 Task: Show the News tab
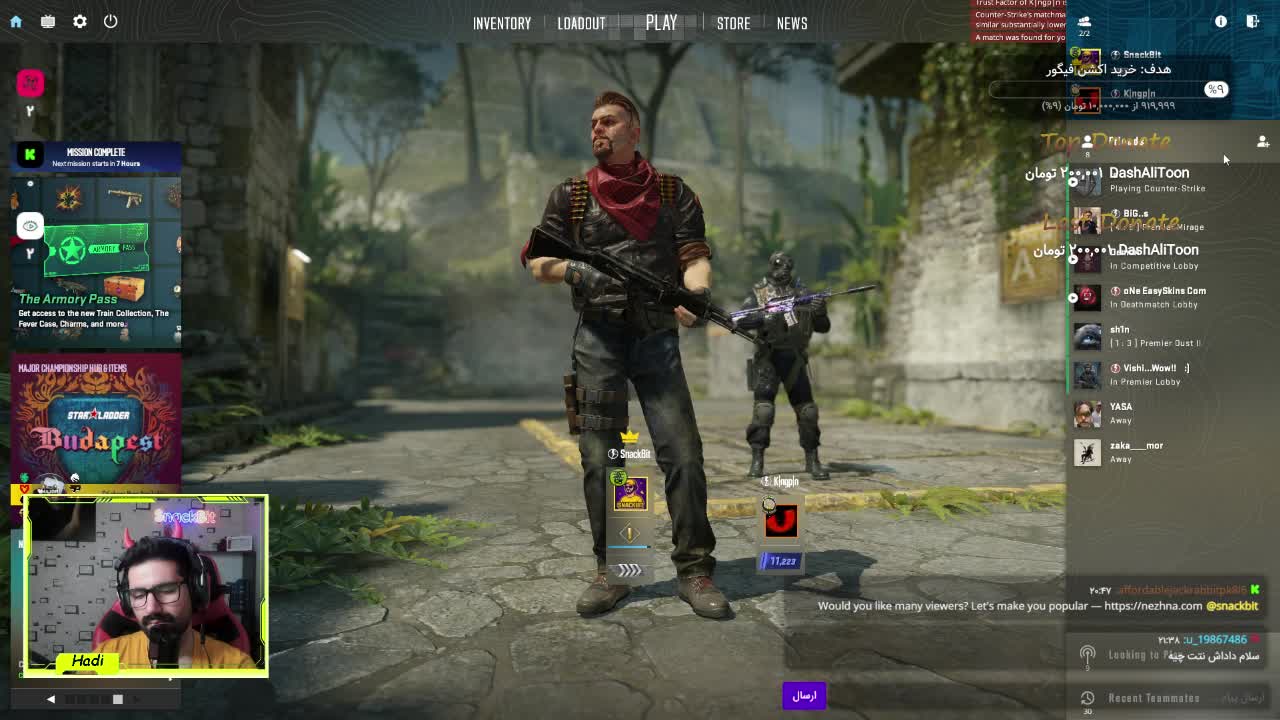coord(791,23)
